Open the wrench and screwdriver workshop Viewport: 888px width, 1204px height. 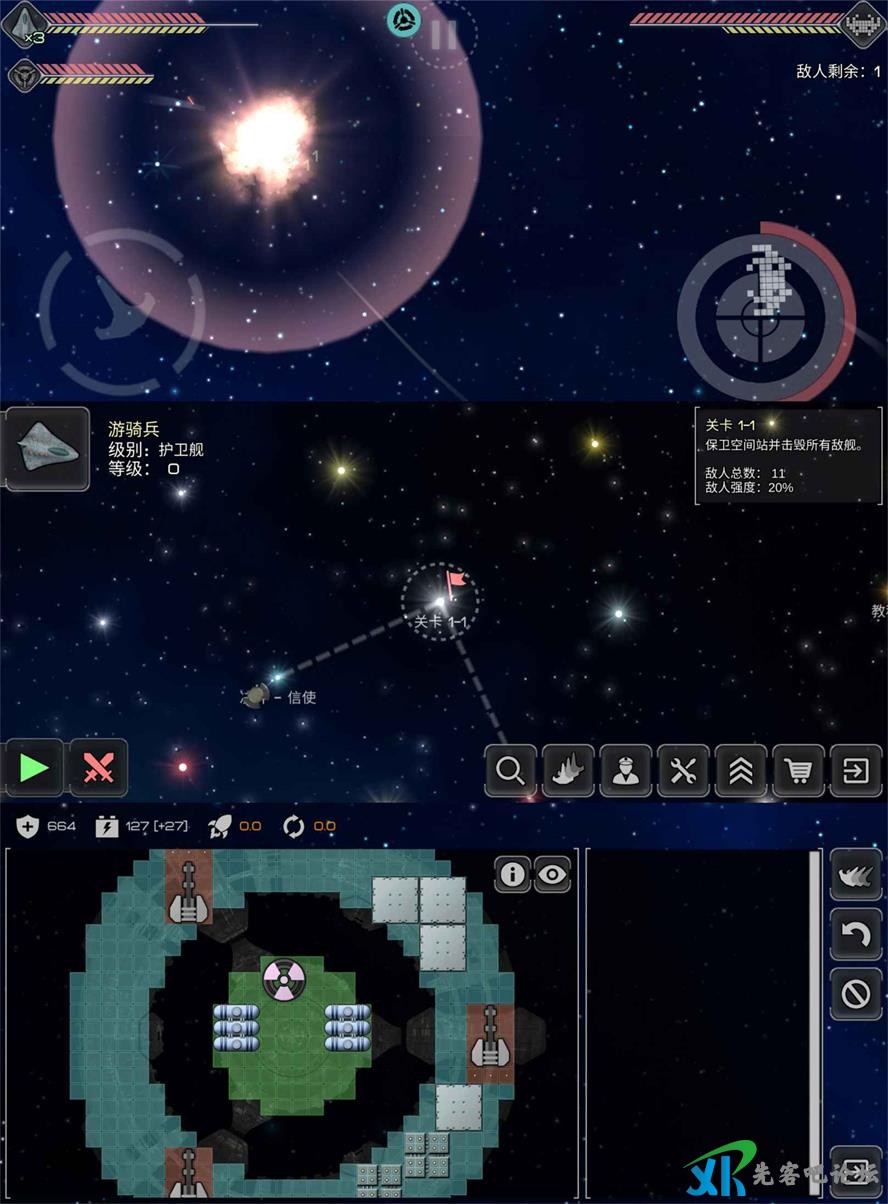click(x=683, y=771)
